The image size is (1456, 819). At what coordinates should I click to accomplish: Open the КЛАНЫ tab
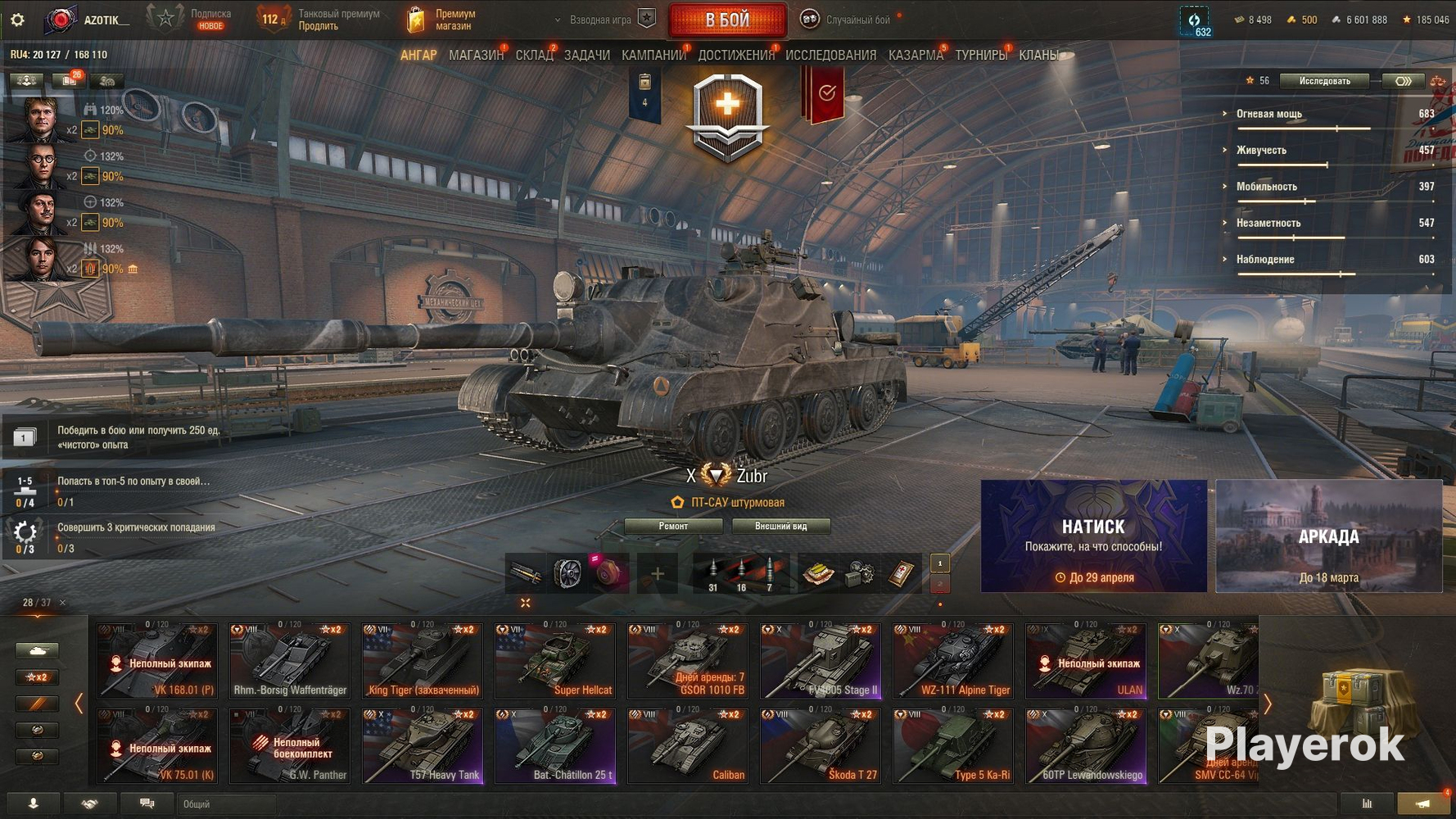pyautogui.click(x=1038, y=55)
